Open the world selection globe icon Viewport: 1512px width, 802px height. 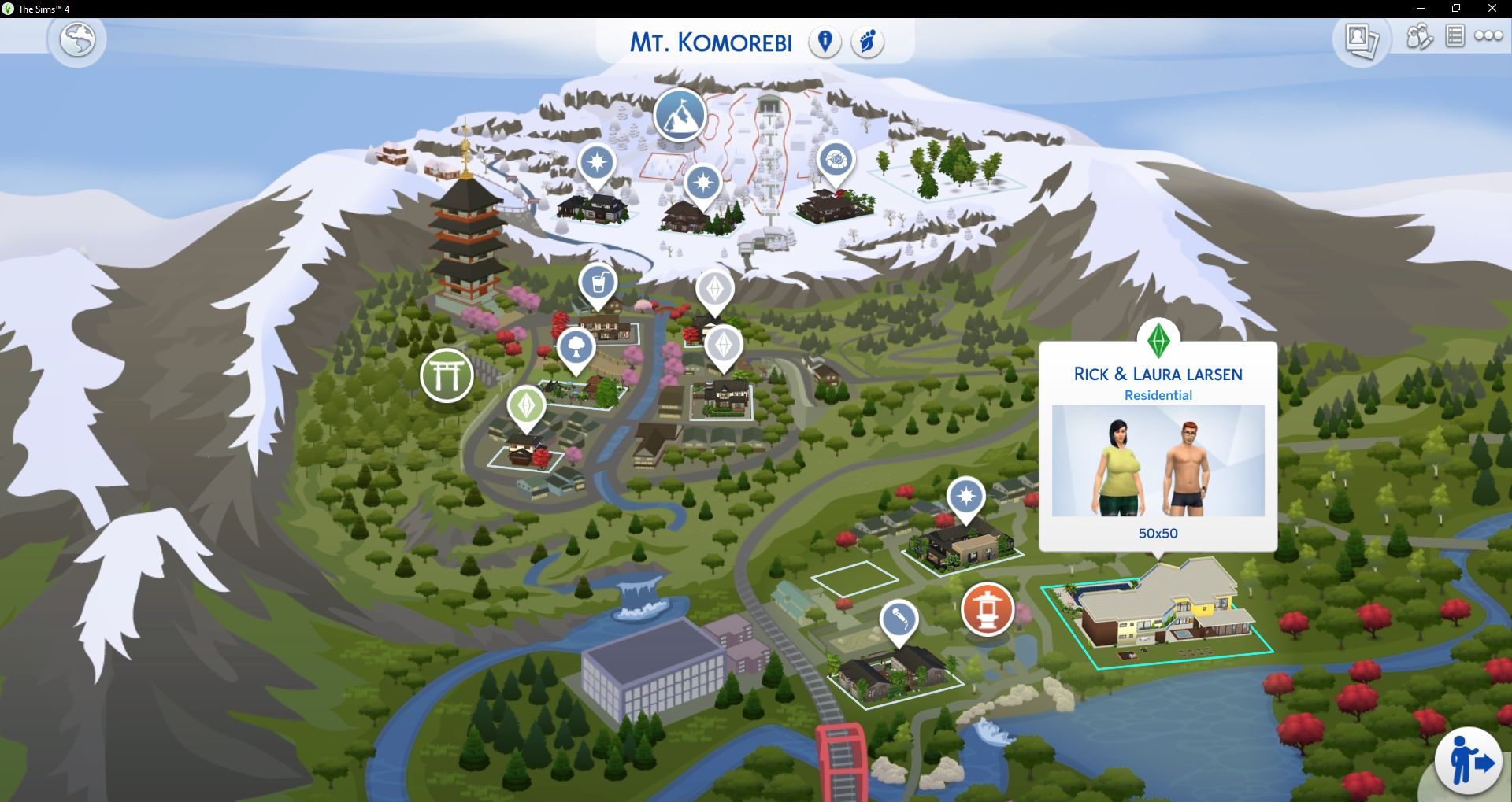(77, 40)
